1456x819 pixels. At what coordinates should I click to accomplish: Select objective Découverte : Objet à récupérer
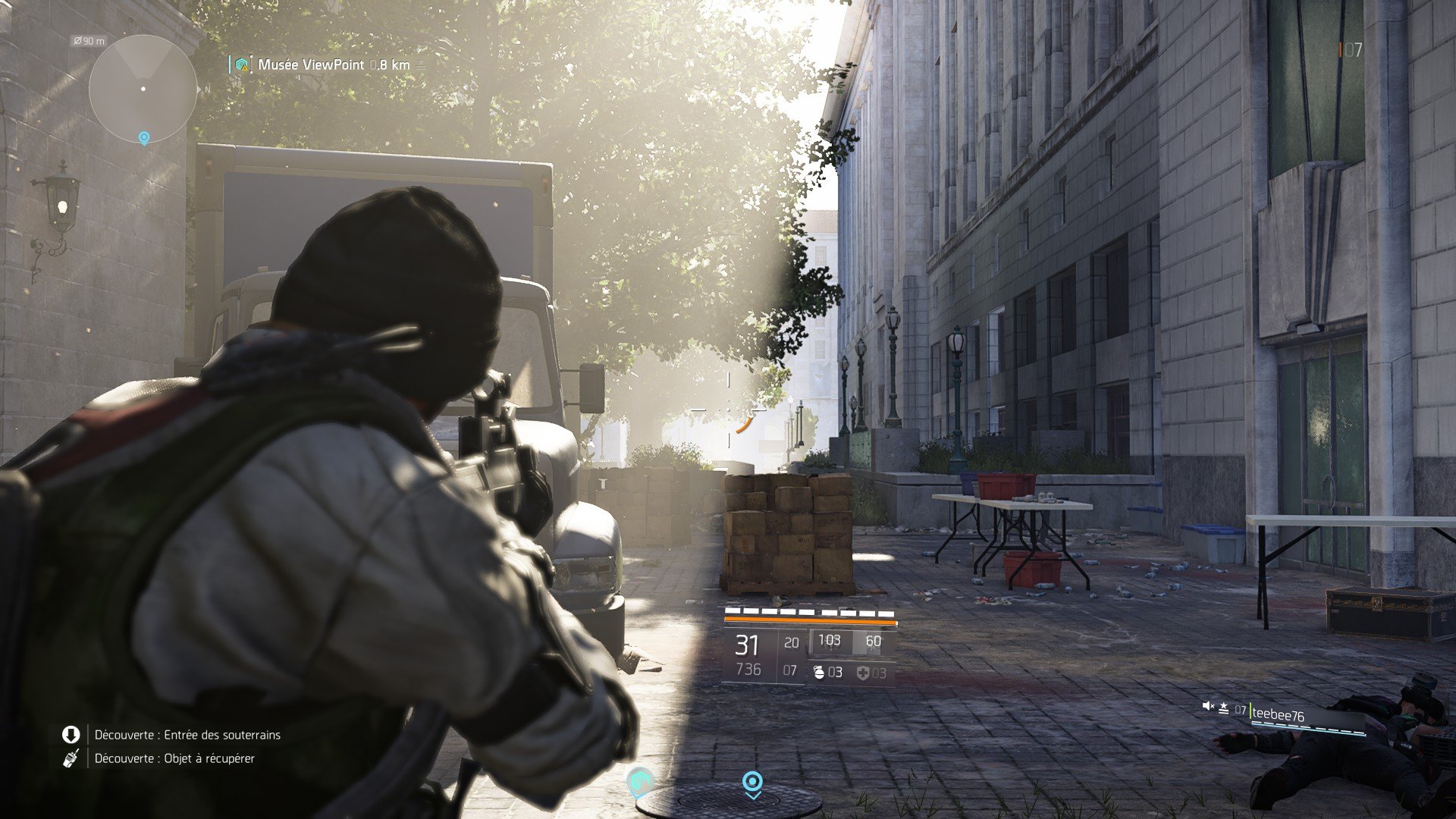pyautogui.click(x=174, y=758)
